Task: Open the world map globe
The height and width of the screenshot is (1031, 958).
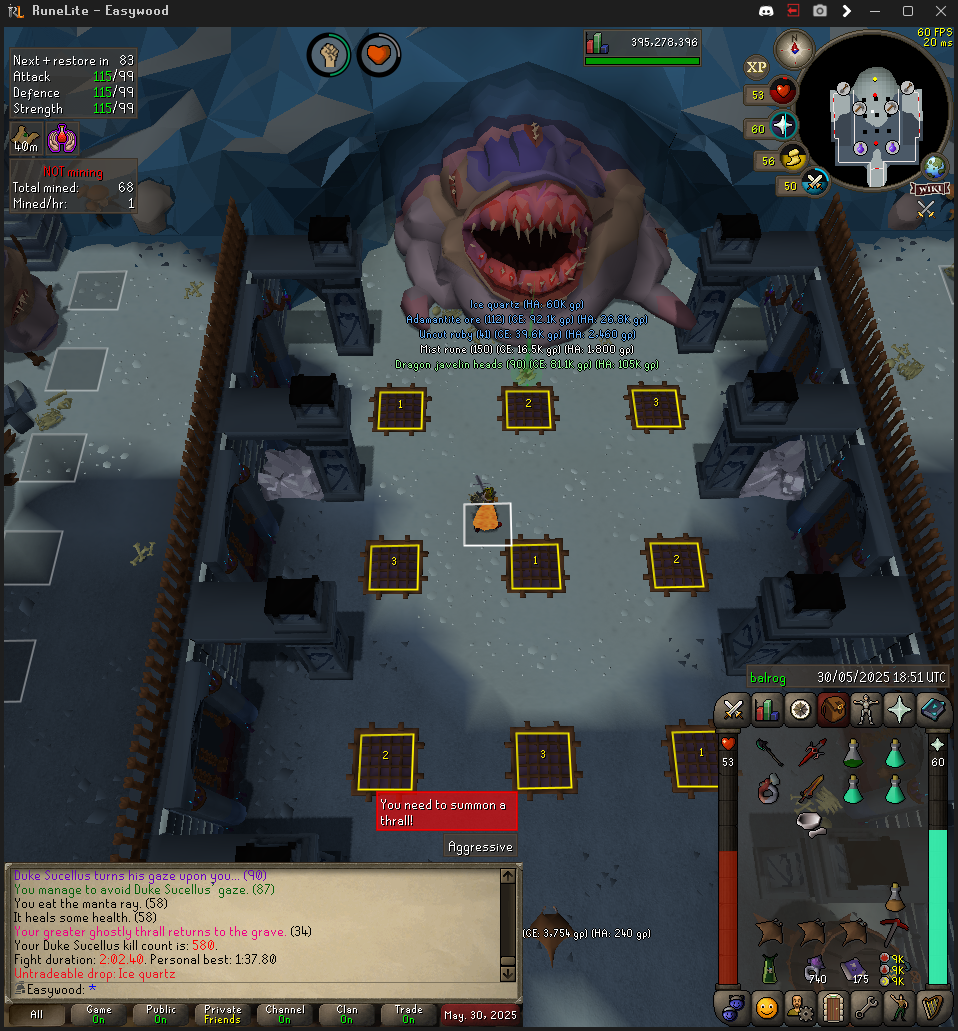Action: pos(935,165)
